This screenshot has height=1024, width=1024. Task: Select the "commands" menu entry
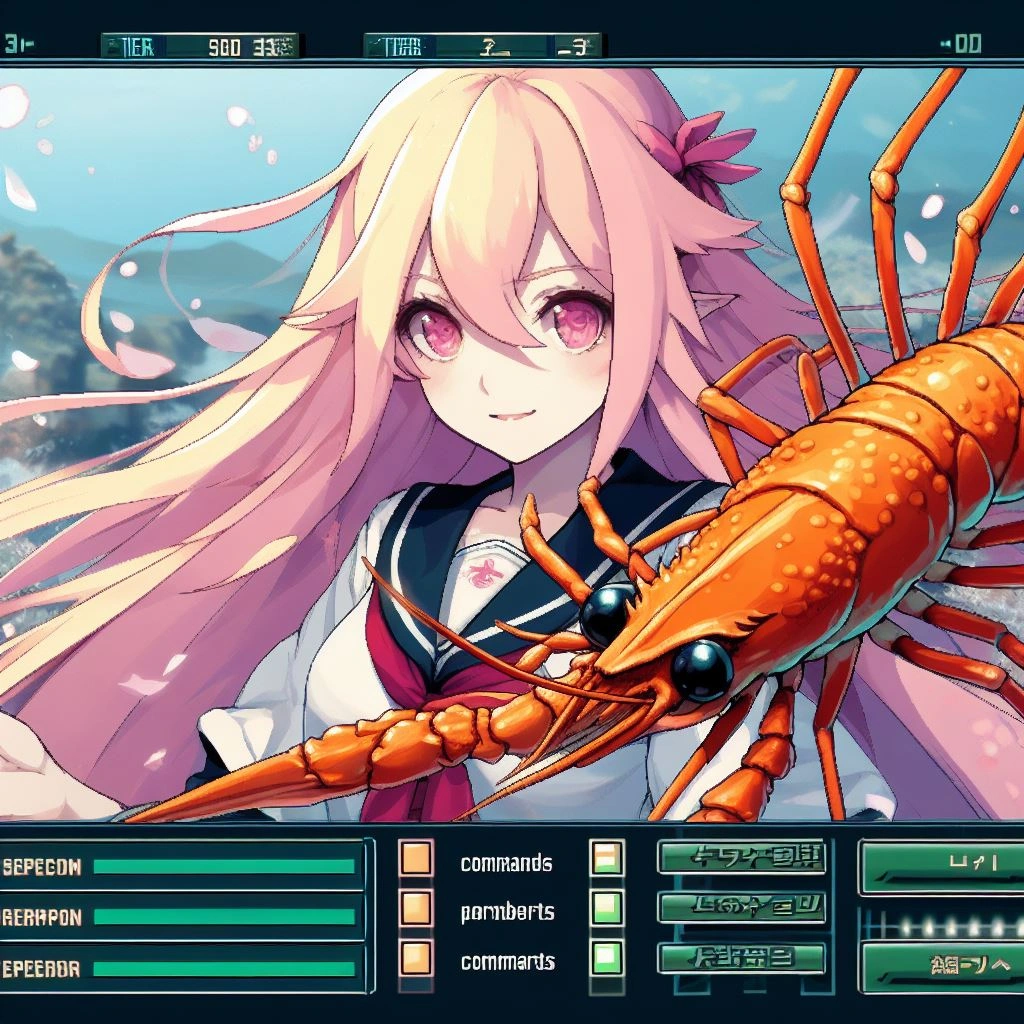point(506,863)
